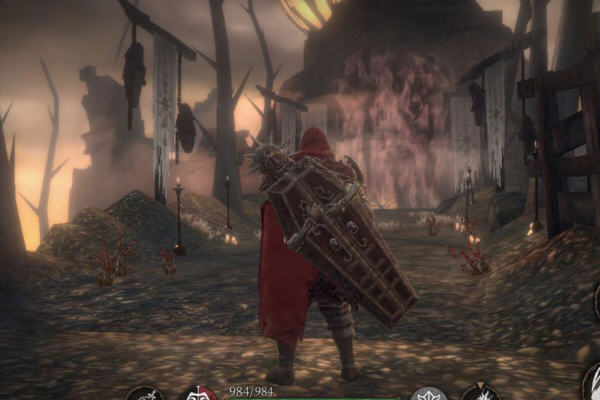
Task: Tap the large round button at right edge
Action: 592,384
